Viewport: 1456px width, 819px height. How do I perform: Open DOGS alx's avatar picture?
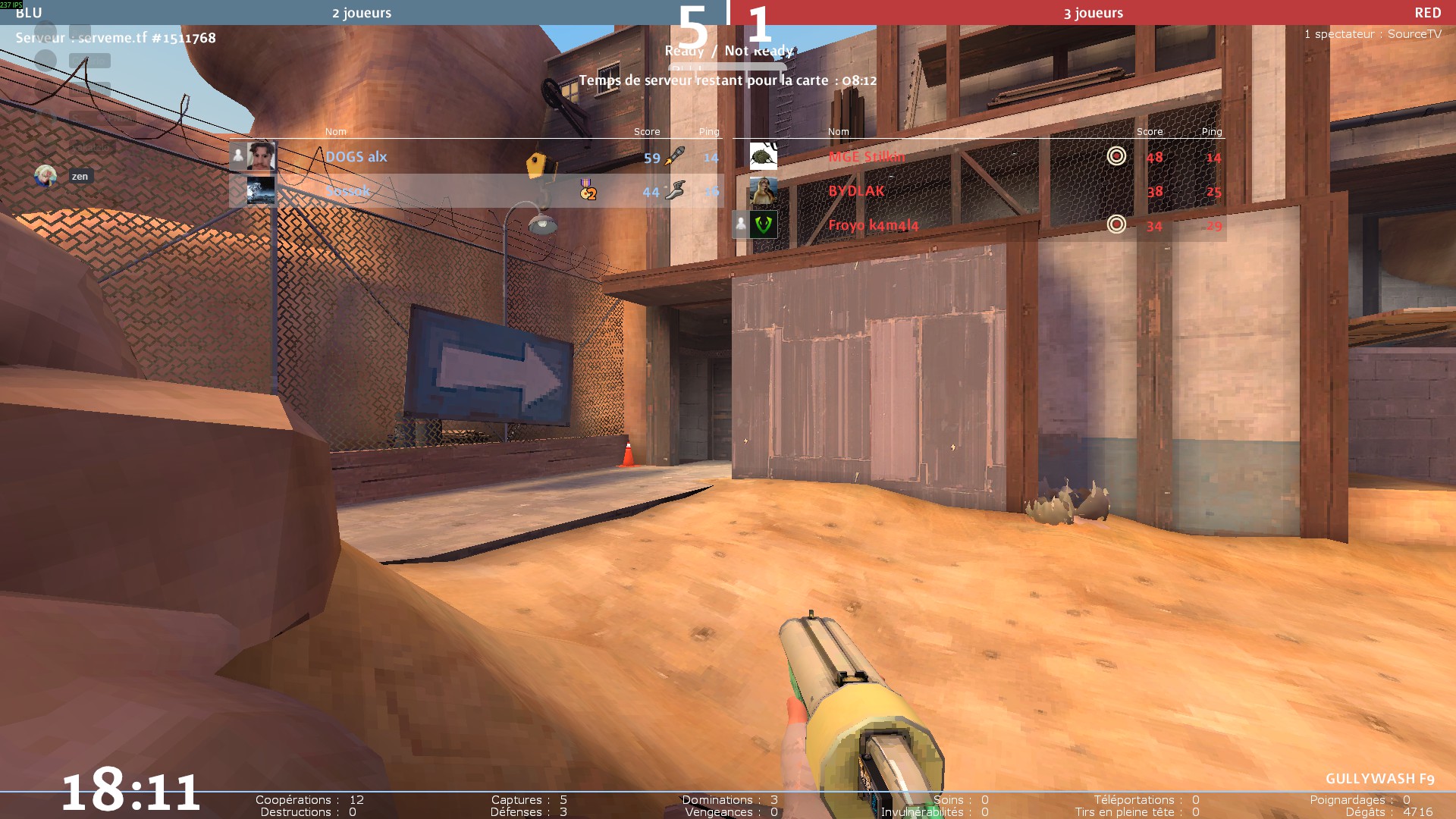261,156
